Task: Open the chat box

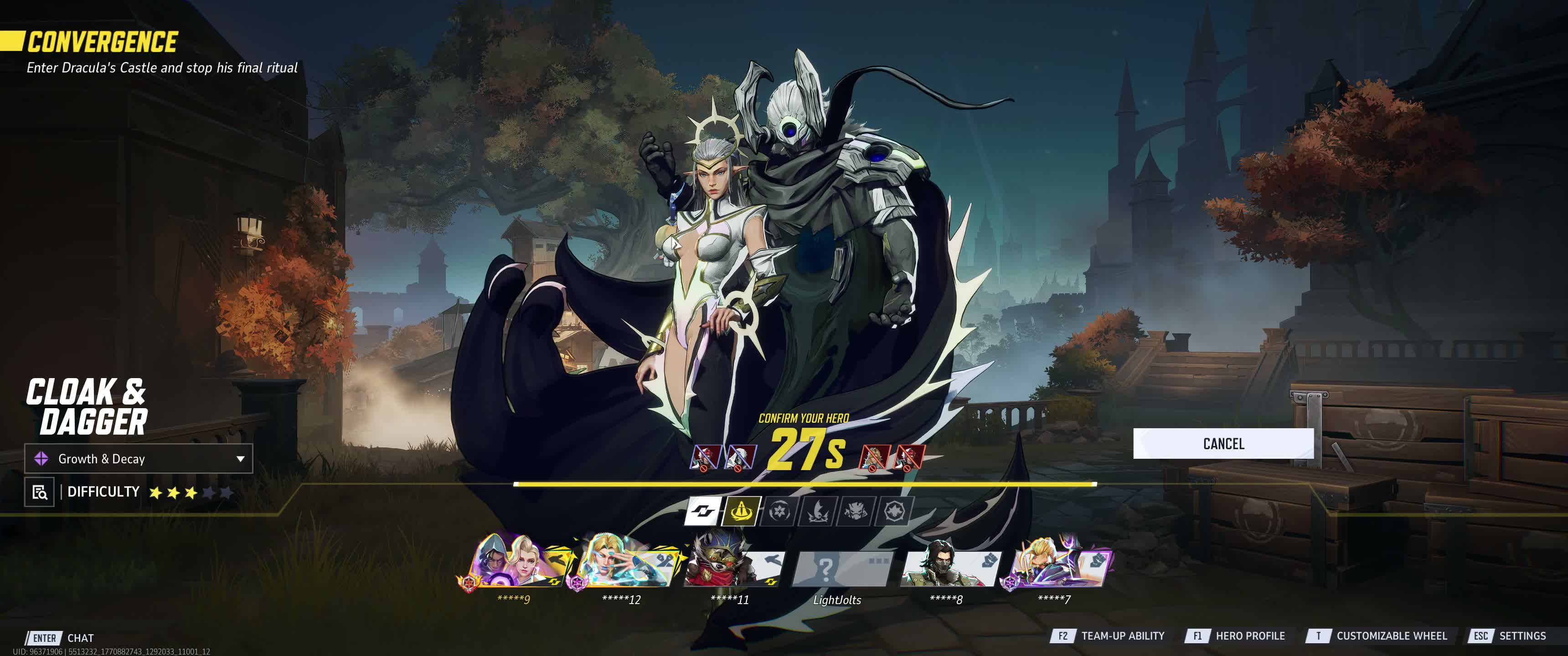Action: 61,638
